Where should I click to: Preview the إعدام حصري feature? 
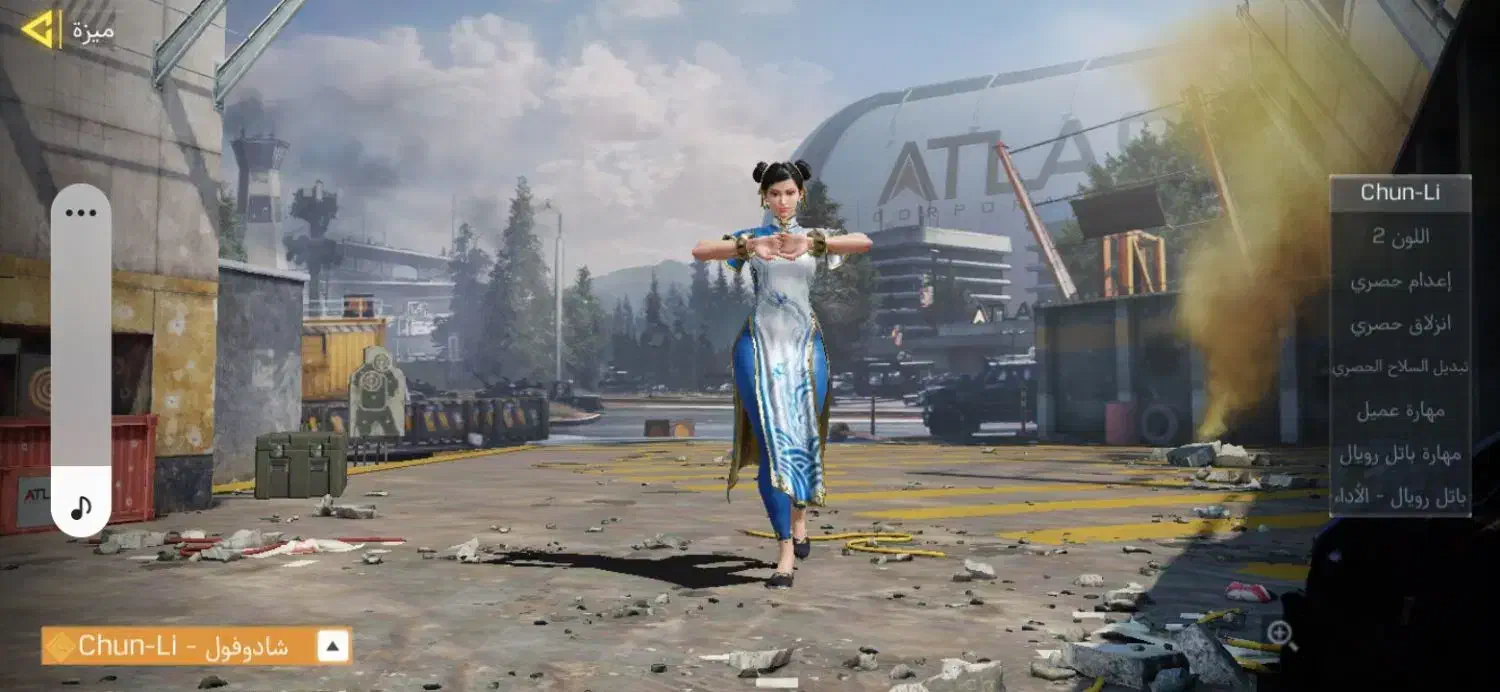click(1399, 281)
